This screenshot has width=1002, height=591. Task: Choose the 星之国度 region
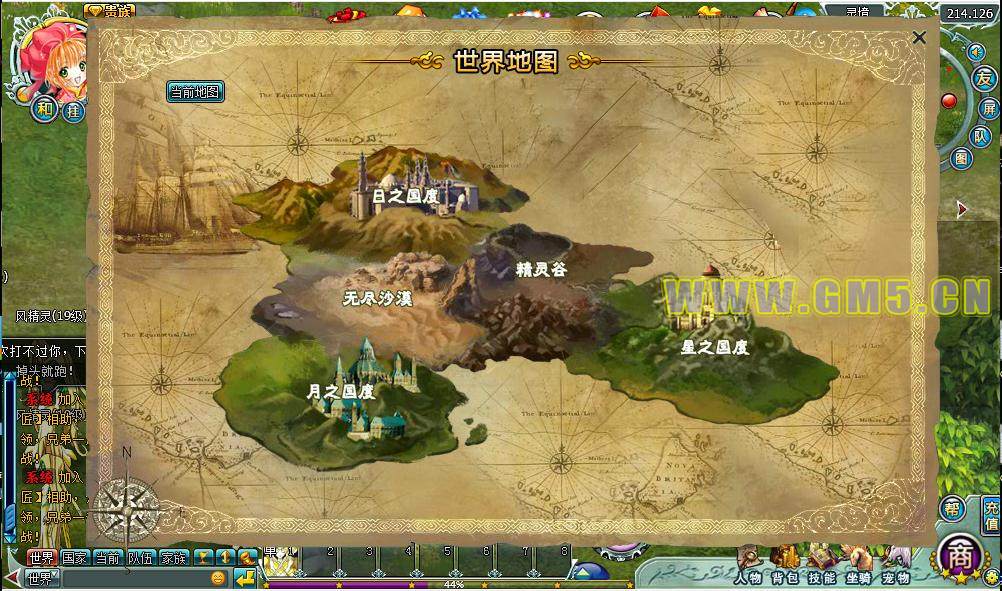pos(714,347)
